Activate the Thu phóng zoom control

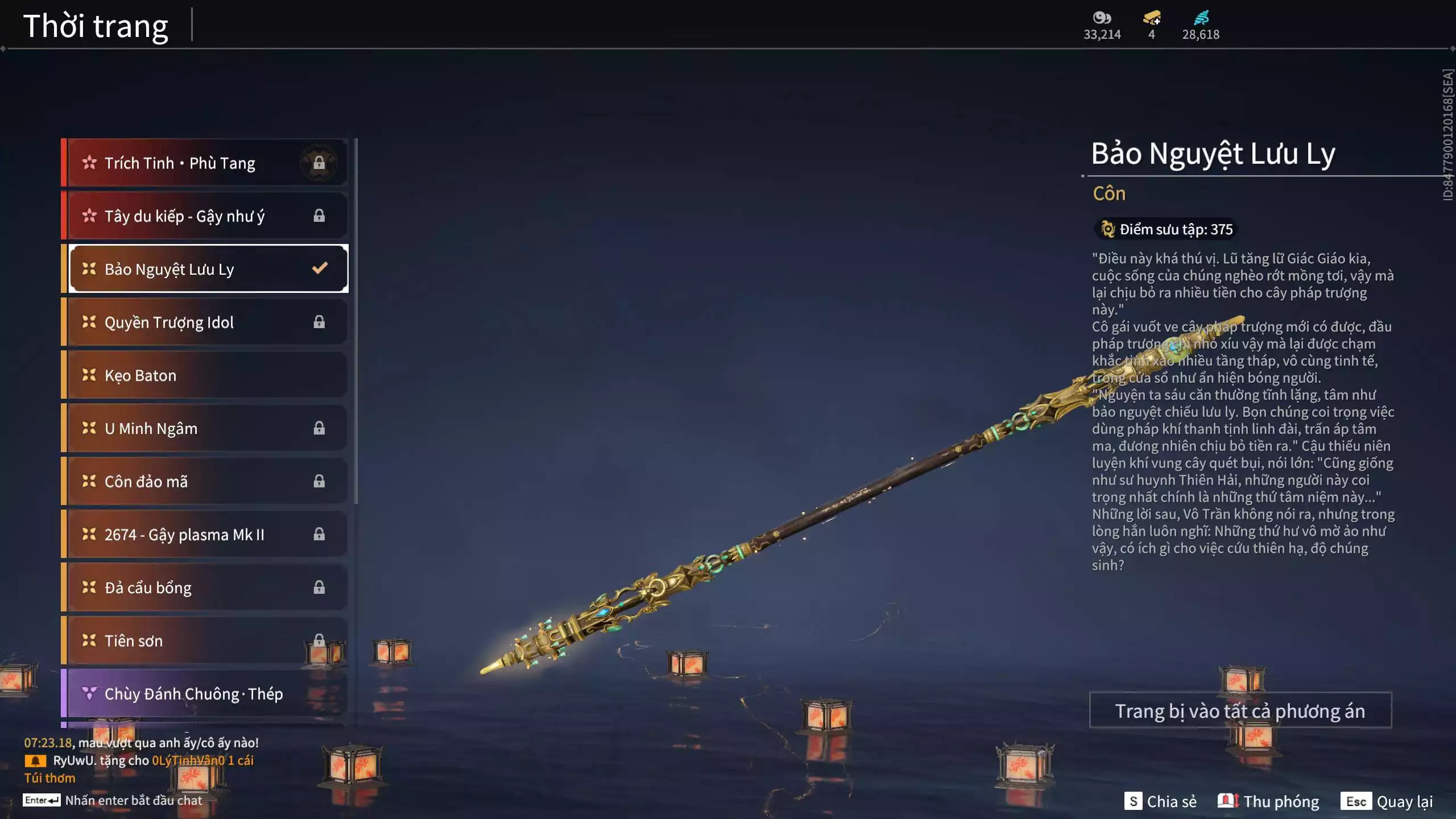(1269, 801)
